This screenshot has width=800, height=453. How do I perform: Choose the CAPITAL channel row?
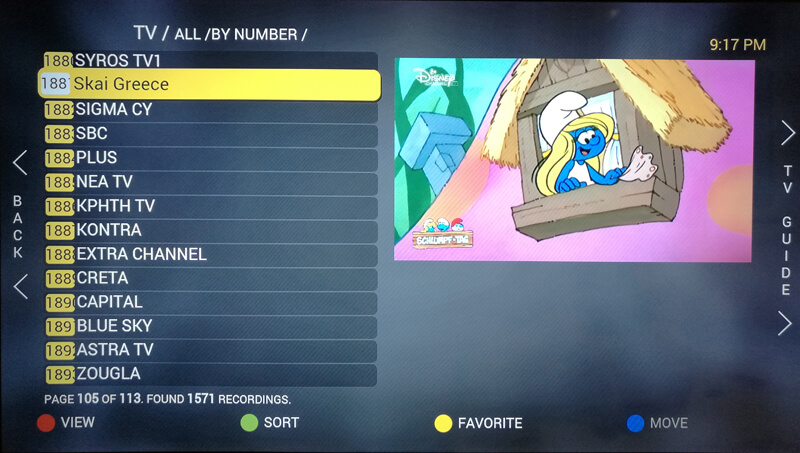pyautogui.click(x=210, y=302)
